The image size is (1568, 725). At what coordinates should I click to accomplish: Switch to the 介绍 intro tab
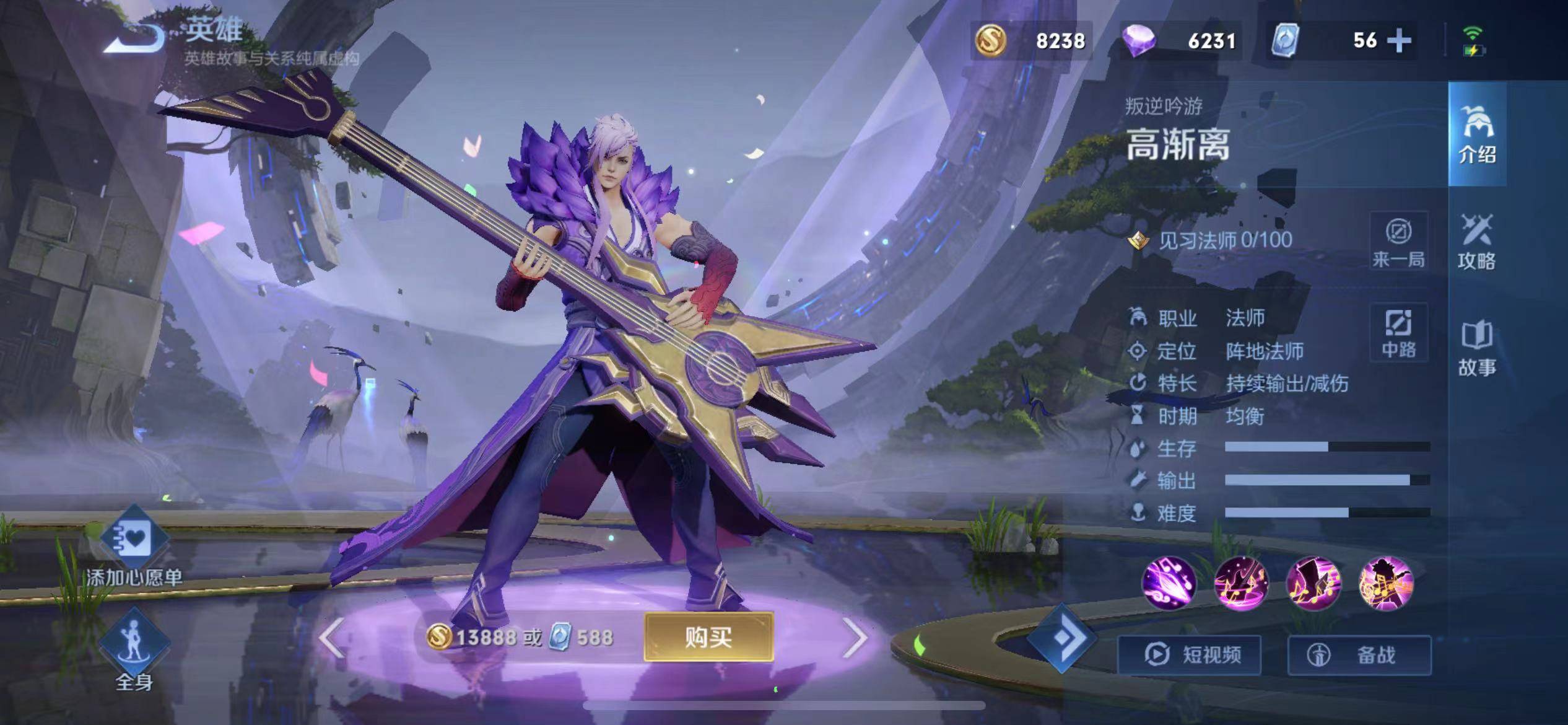click(1477, 134)
